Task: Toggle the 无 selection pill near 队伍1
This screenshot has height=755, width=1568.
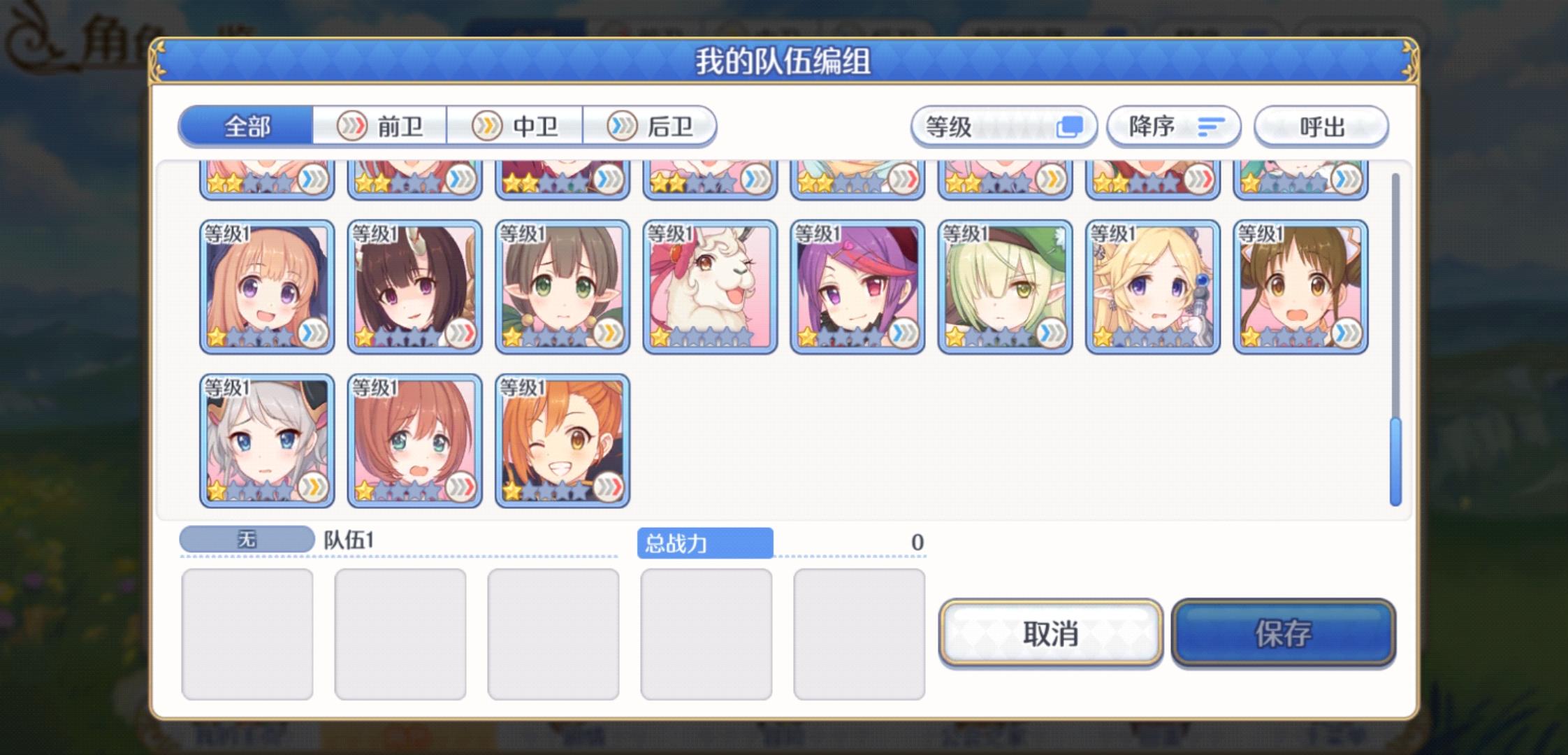Action: coord(247,539)
